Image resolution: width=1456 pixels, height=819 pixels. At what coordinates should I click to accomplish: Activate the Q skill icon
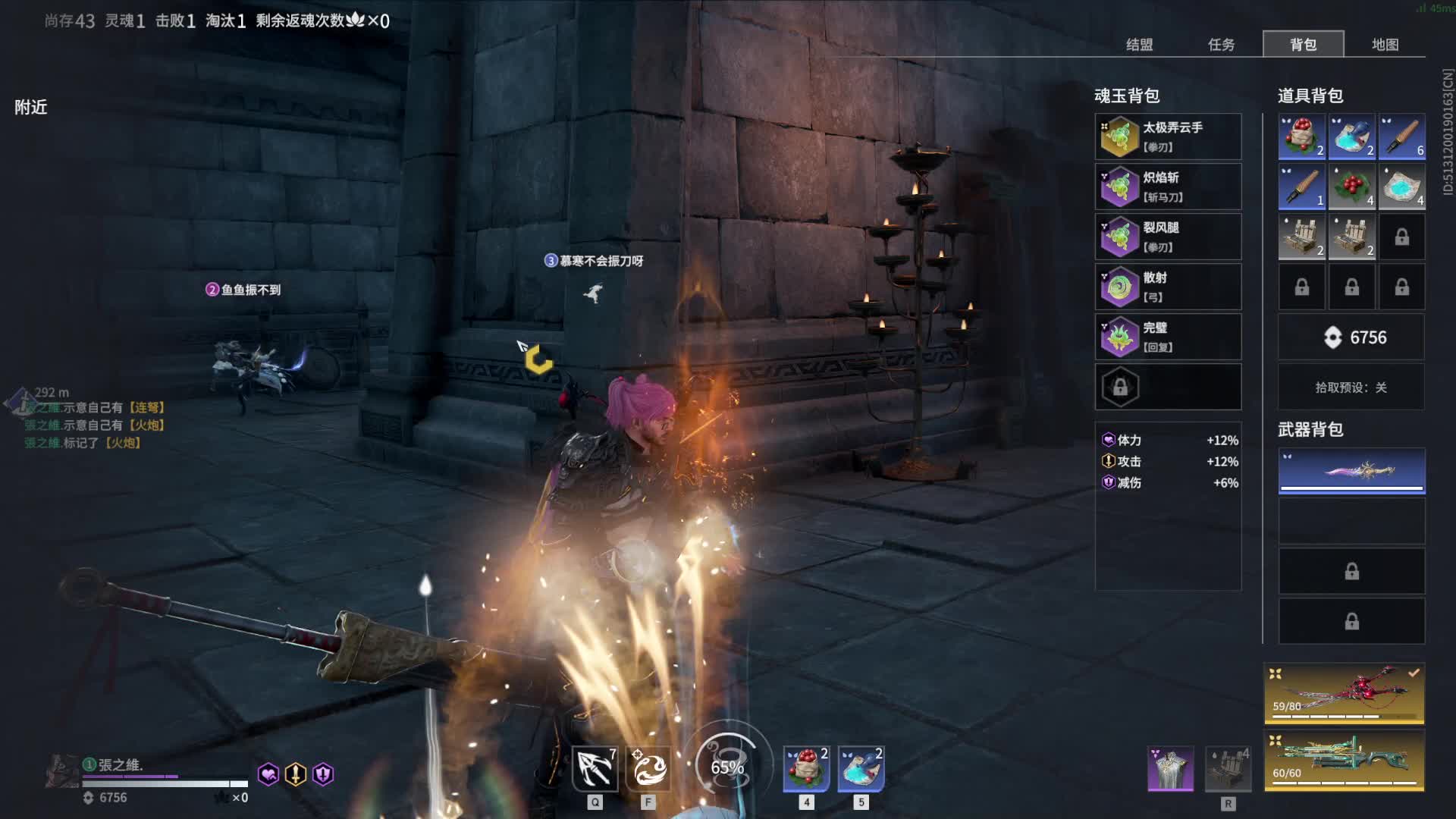click(595, 768)
